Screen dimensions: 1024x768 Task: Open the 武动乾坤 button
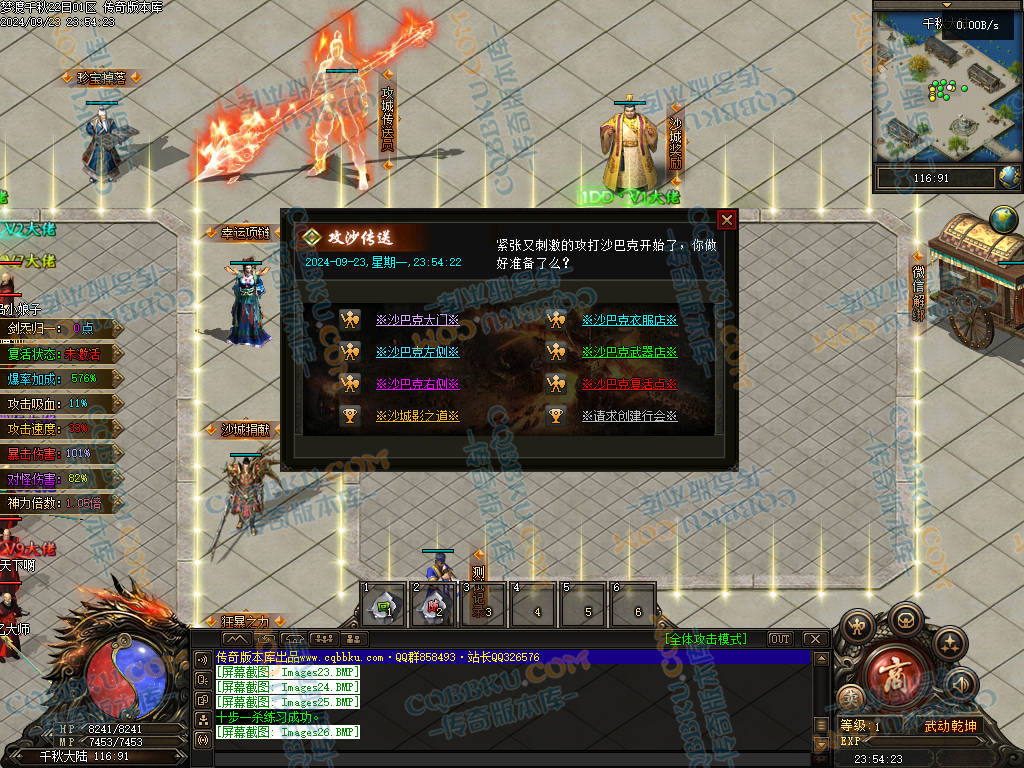(949, 726)
